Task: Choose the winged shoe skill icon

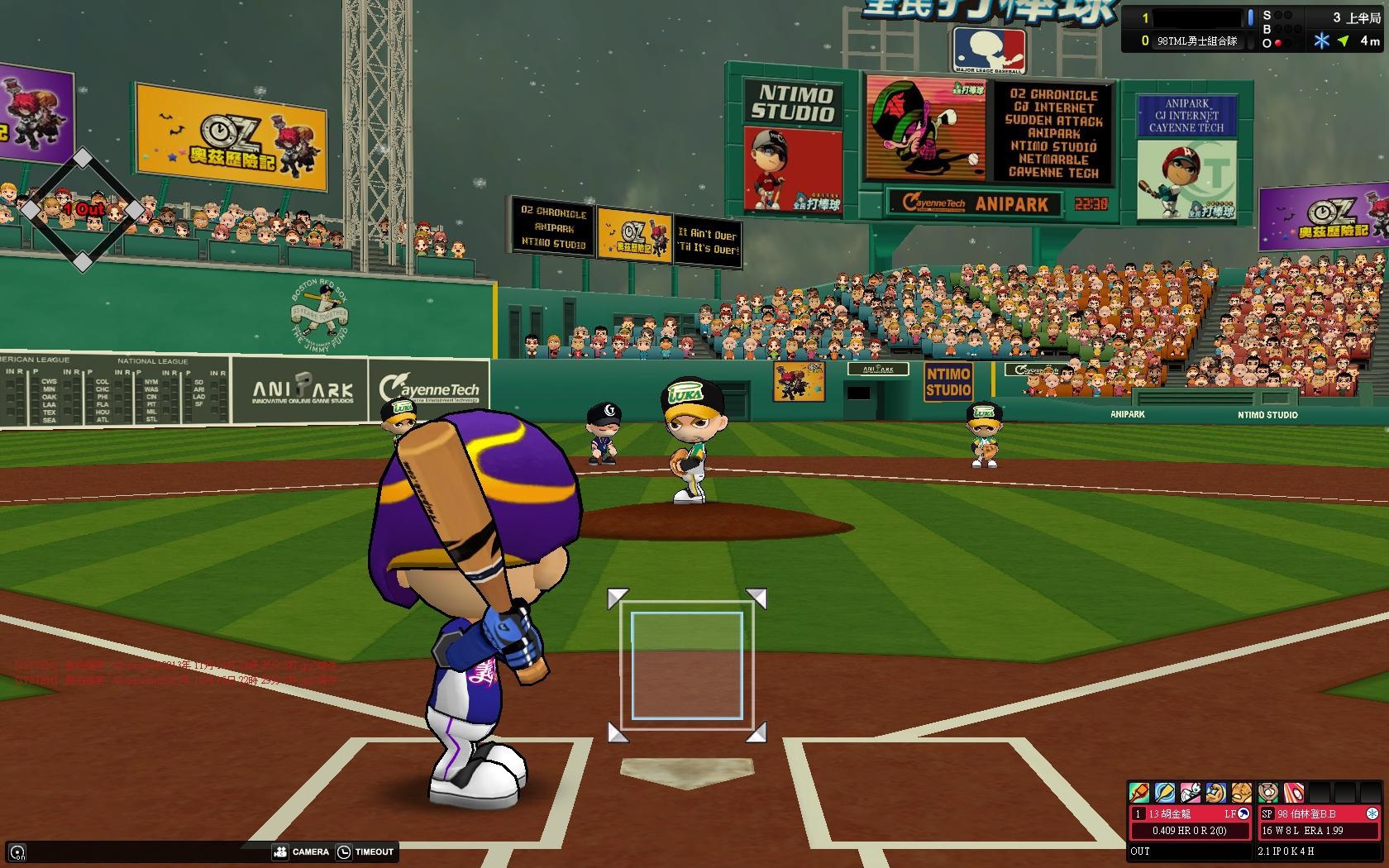Action: pyautogui.click(x=1190, y=793)
